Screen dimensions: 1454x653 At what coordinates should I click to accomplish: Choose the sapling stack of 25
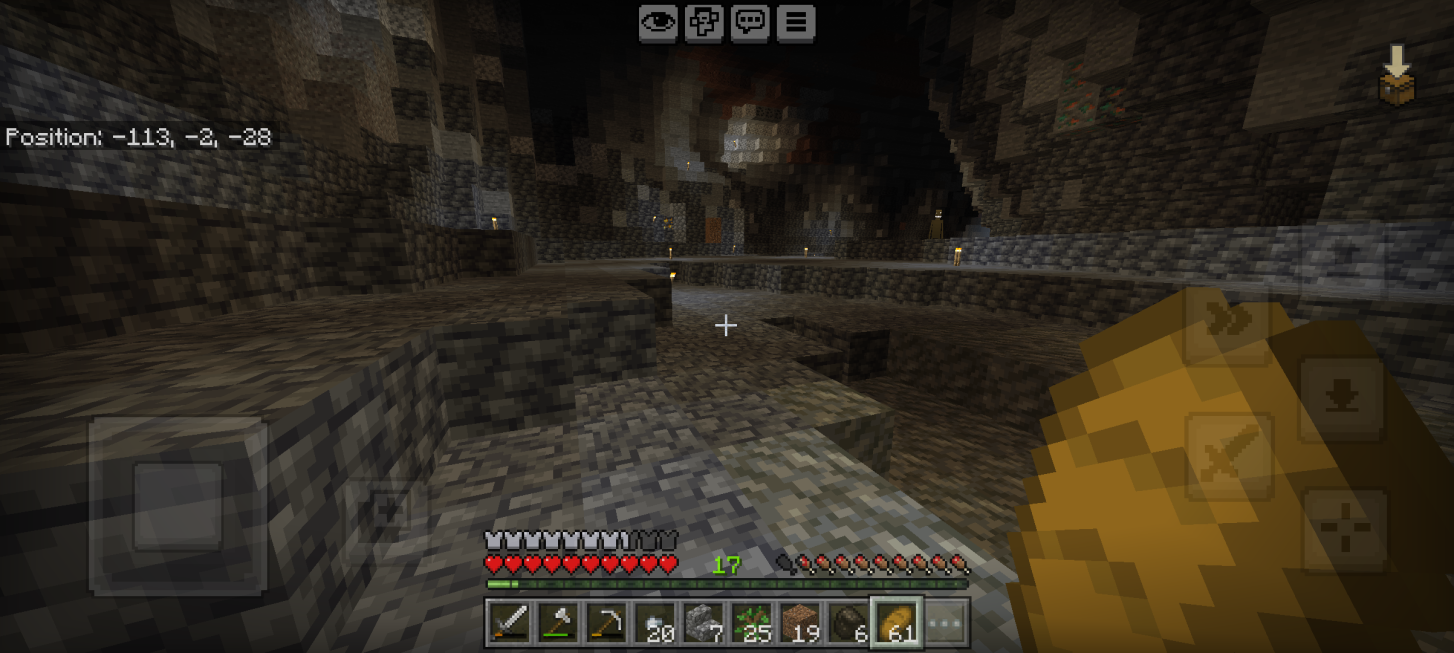pos(751,622)
